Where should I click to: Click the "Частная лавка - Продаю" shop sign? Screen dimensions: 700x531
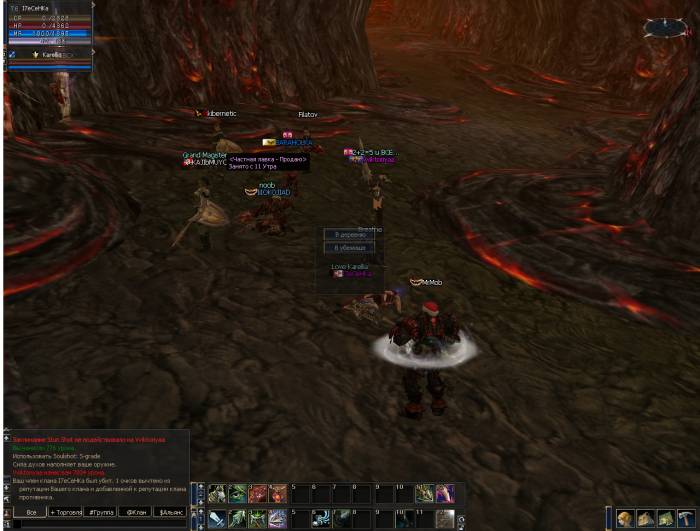(x=268, y=159)
